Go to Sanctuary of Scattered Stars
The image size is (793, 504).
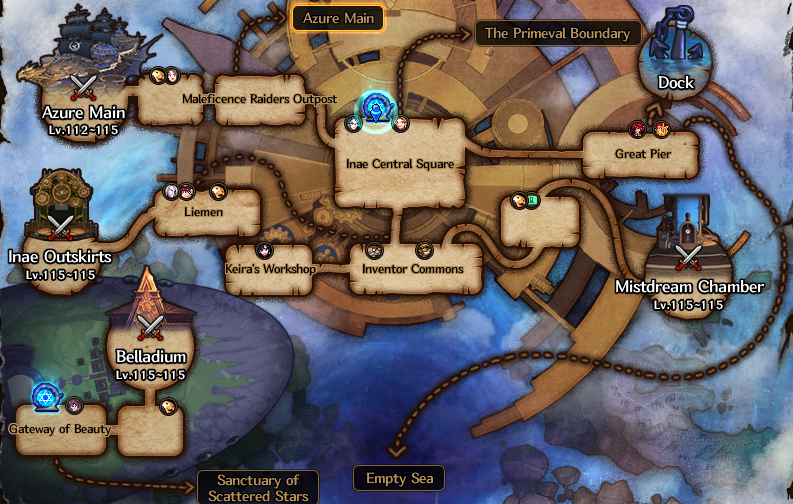(258, 488)
